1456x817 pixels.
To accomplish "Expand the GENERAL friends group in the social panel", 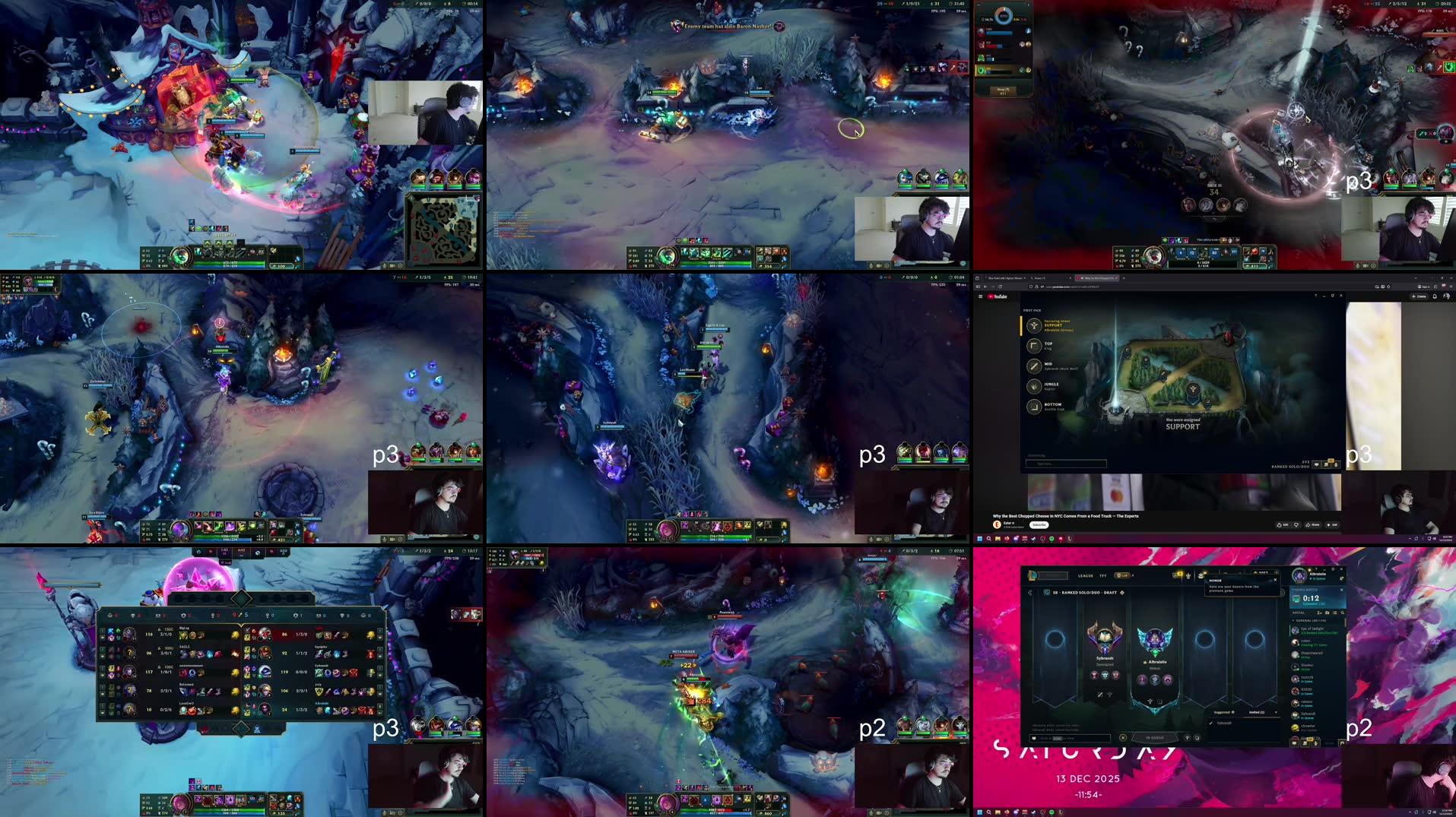I will pyautogui.click(x=1294, y=619).
